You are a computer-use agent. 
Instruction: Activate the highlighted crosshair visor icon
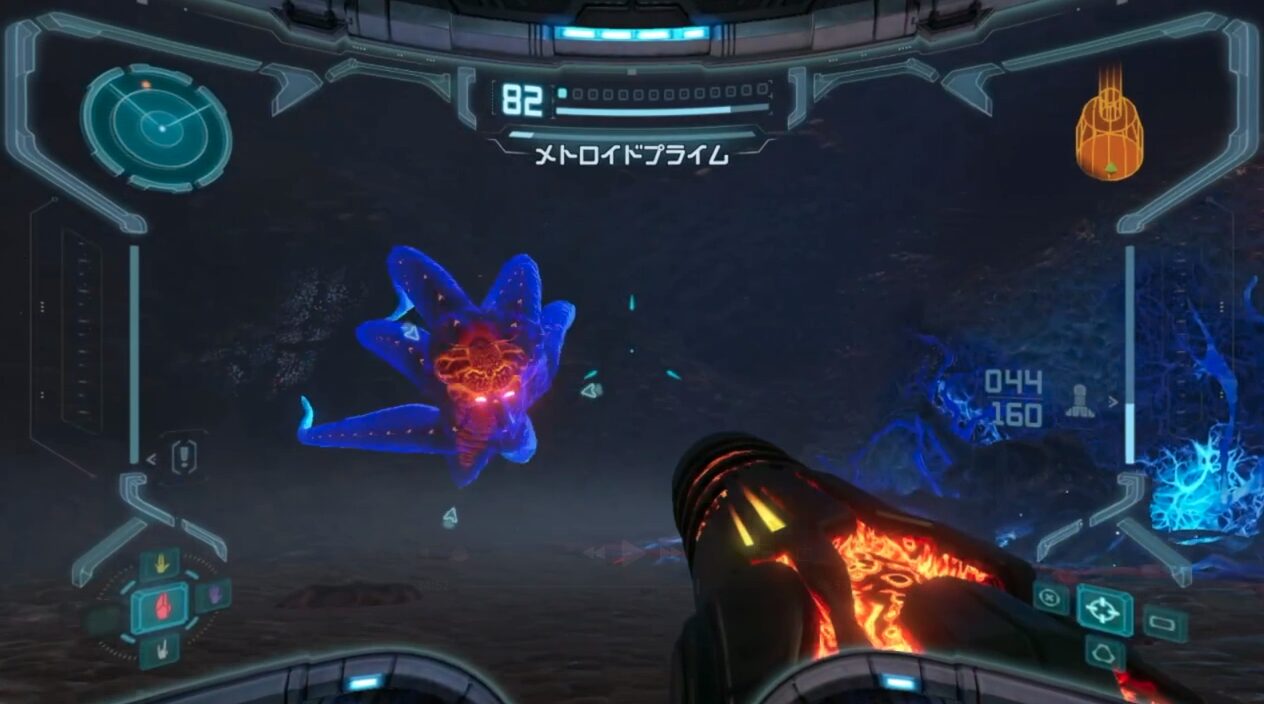1104,610
